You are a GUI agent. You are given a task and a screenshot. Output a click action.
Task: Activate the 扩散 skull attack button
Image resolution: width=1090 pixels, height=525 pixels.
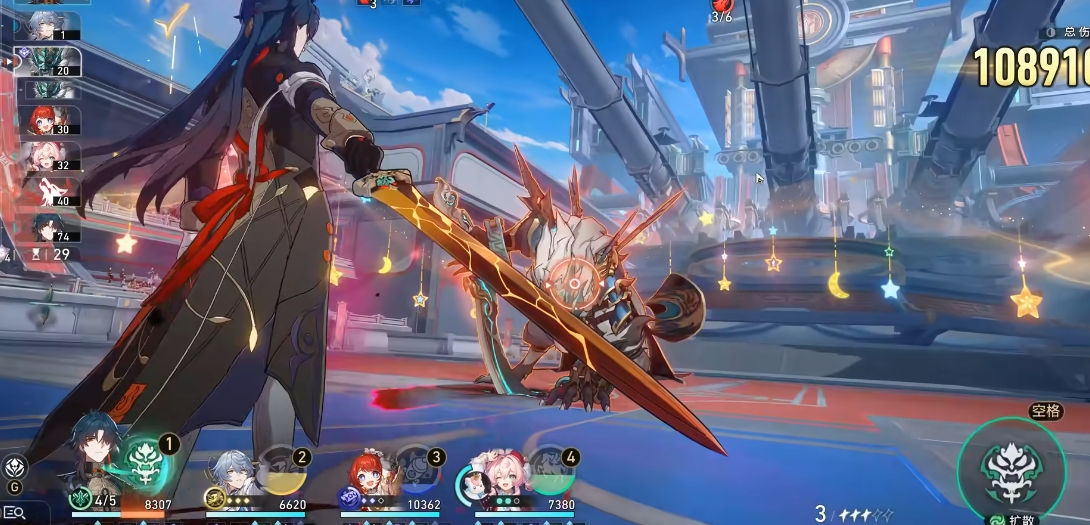(x=1010, y=469)
